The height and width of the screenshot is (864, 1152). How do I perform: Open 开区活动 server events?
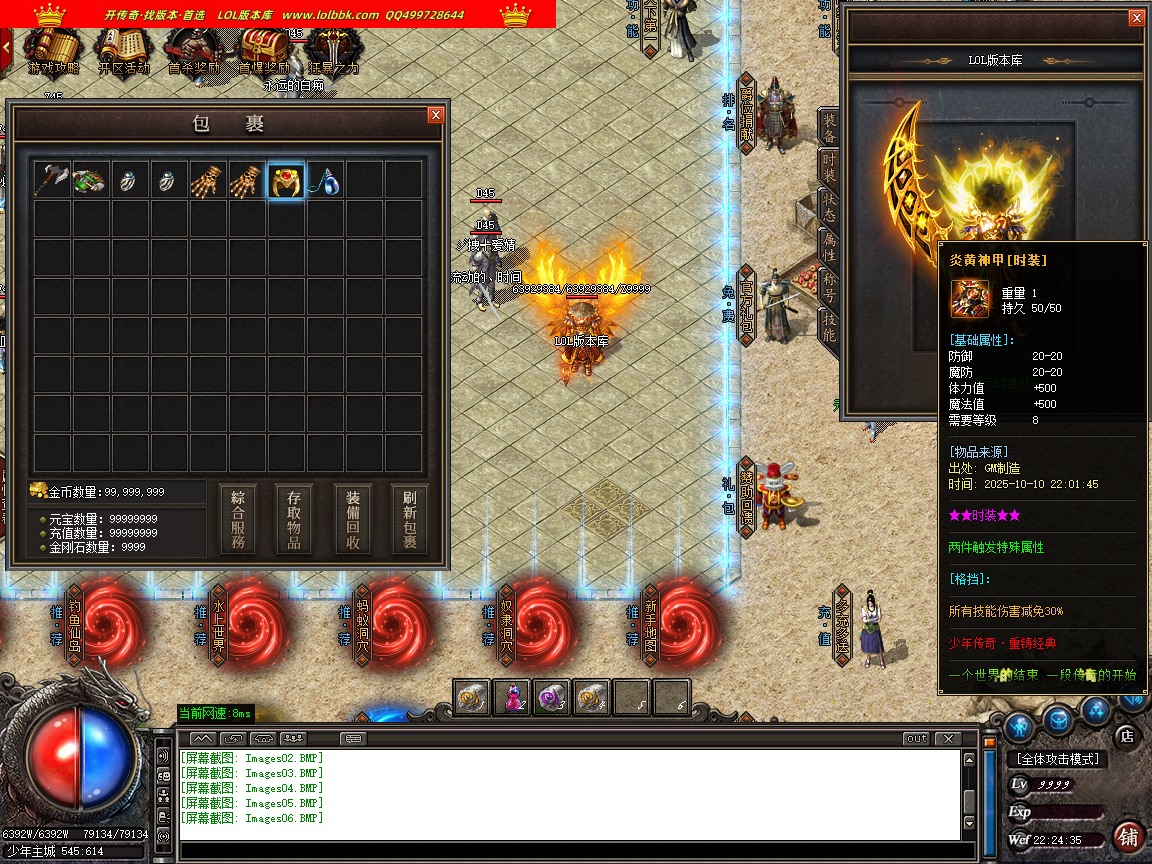click(x=124, y=50)
